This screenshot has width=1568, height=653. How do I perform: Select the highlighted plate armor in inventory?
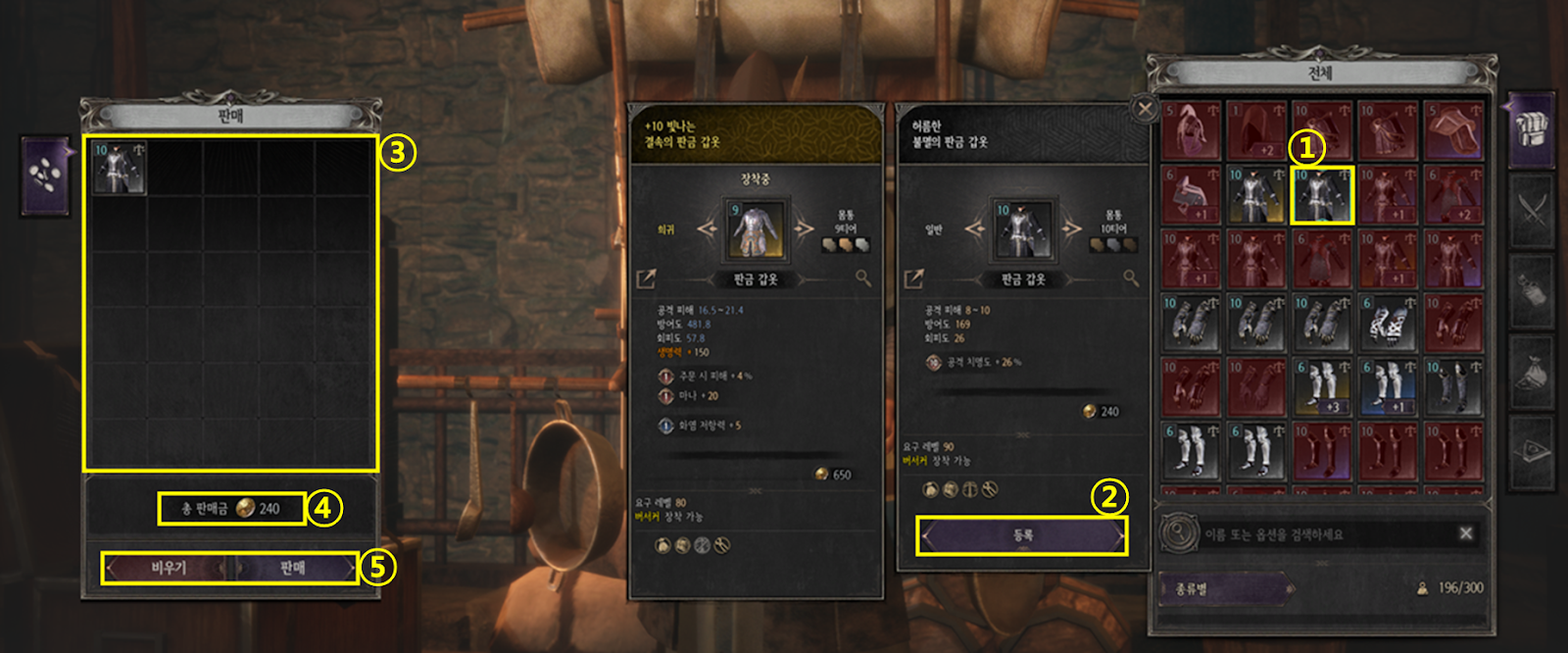(x=1322, y=195)
